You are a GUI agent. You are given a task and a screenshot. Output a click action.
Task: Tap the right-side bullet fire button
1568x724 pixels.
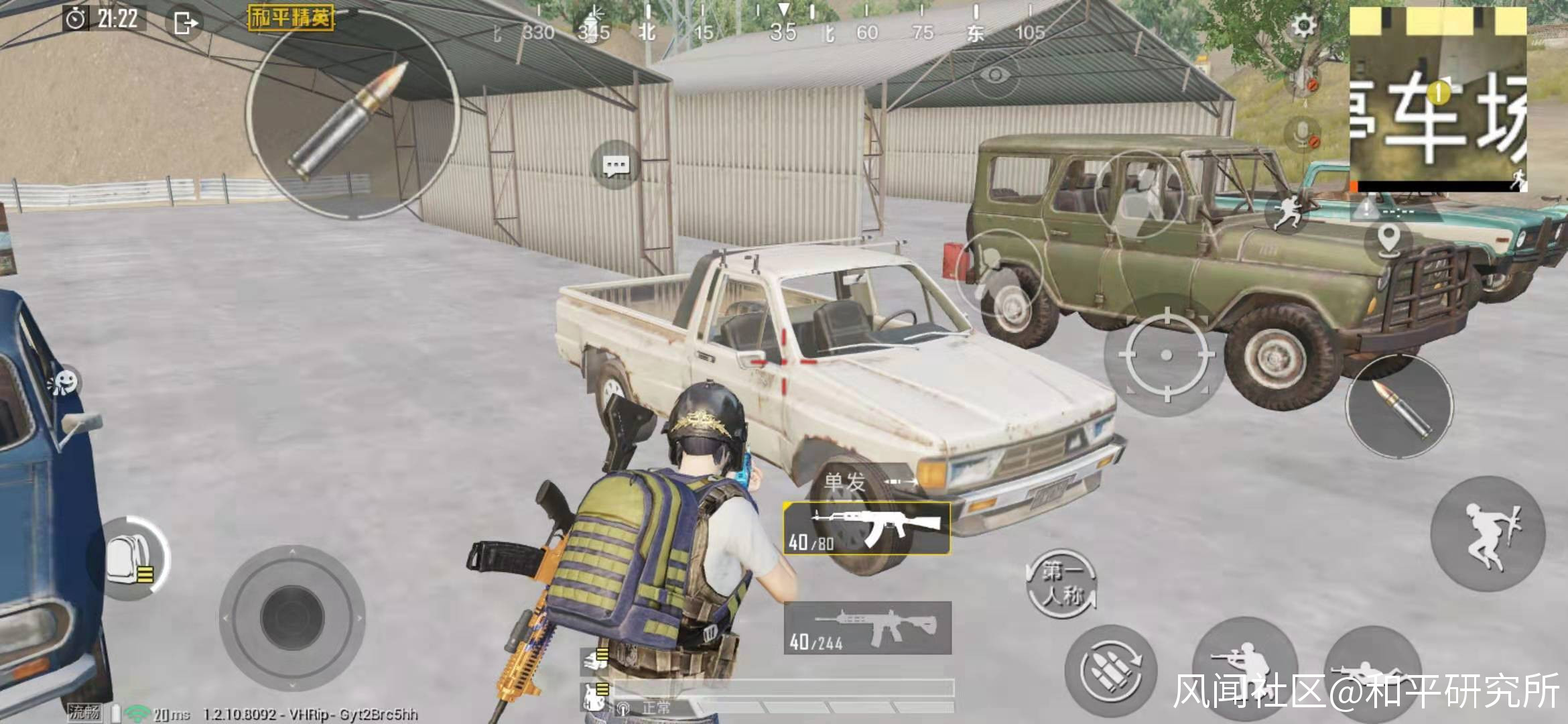[1399, 407]
